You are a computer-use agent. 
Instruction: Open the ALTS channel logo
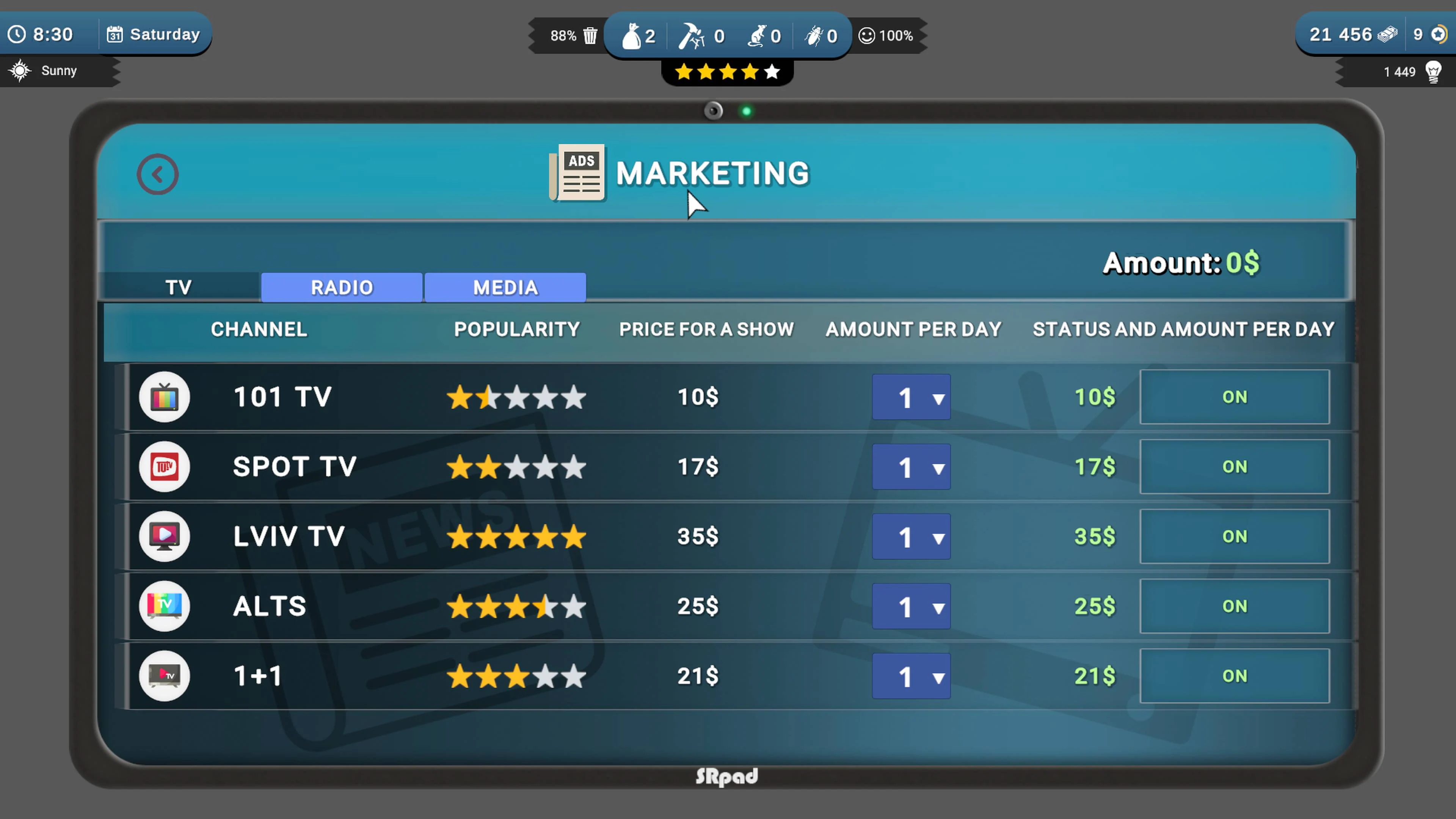[165, 606]
